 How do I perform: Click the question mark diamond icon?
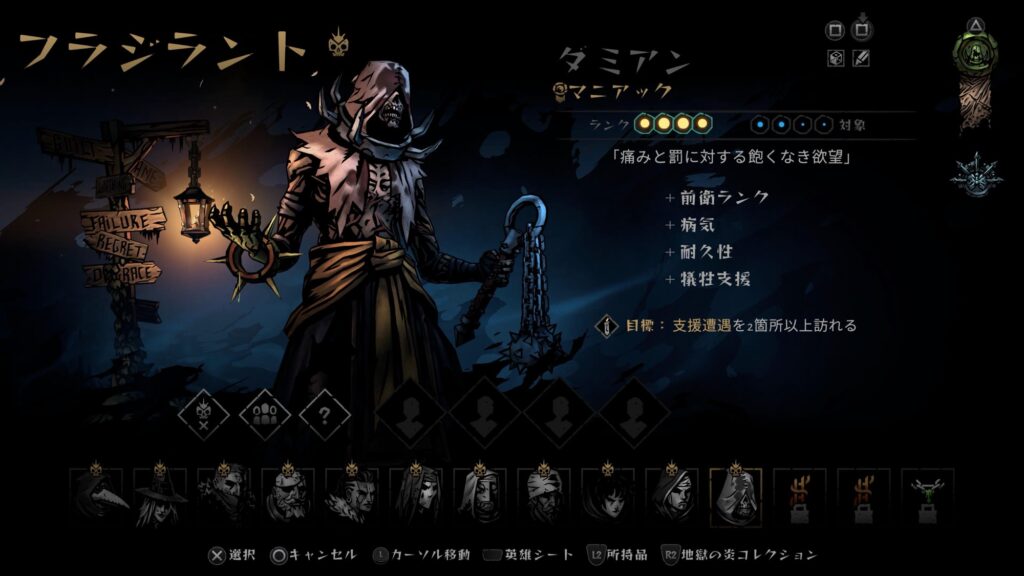point(325,413)
